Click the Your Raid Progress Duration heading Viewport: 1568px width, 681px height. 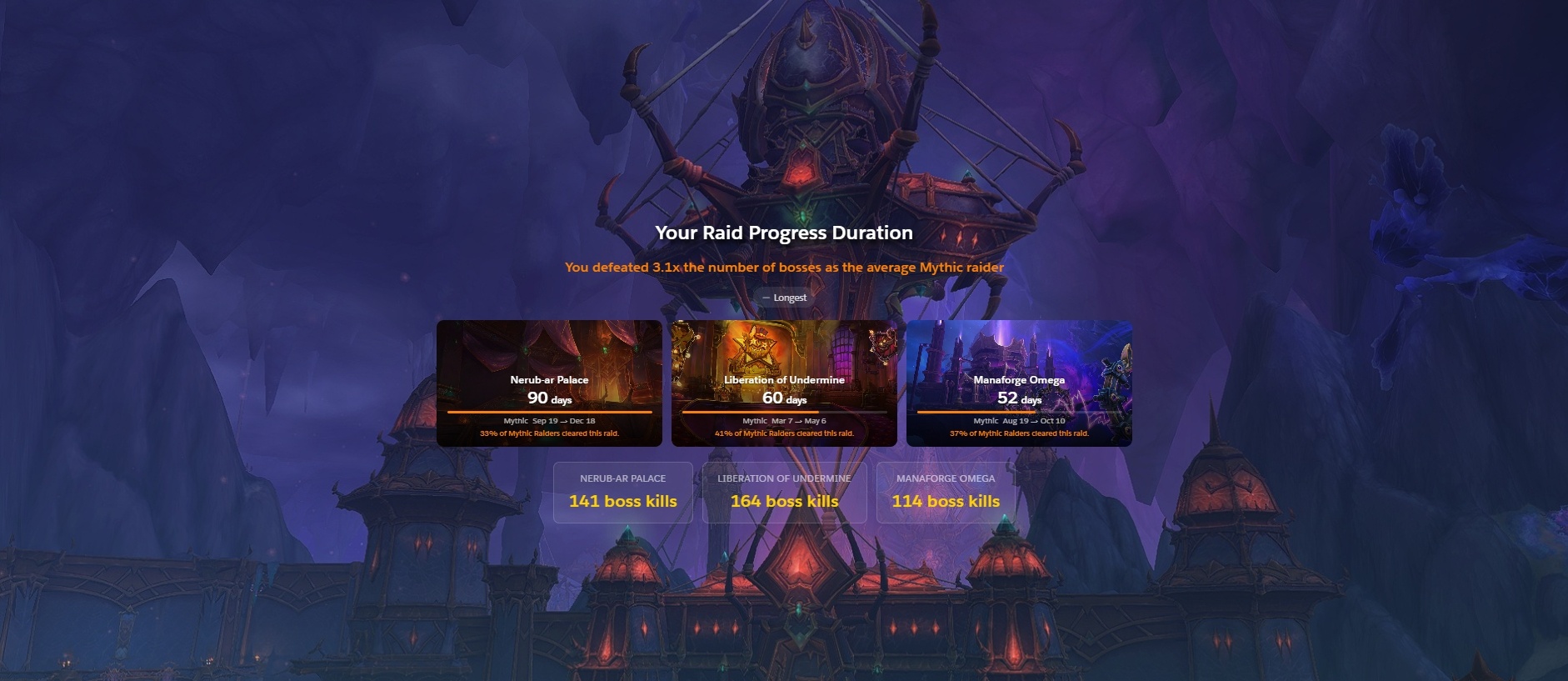click(x=783, y=233)
